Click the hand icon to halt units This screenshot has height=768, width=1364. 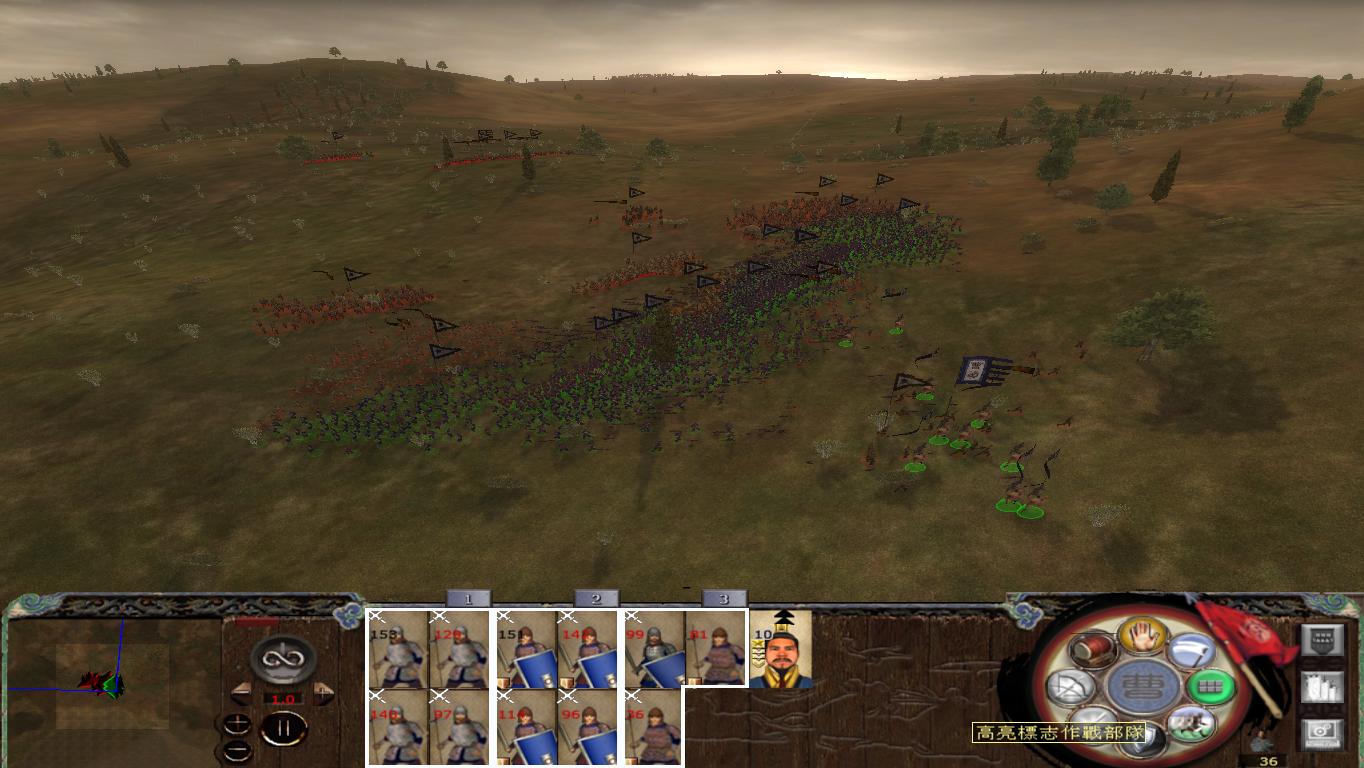tap(1141, 638)
